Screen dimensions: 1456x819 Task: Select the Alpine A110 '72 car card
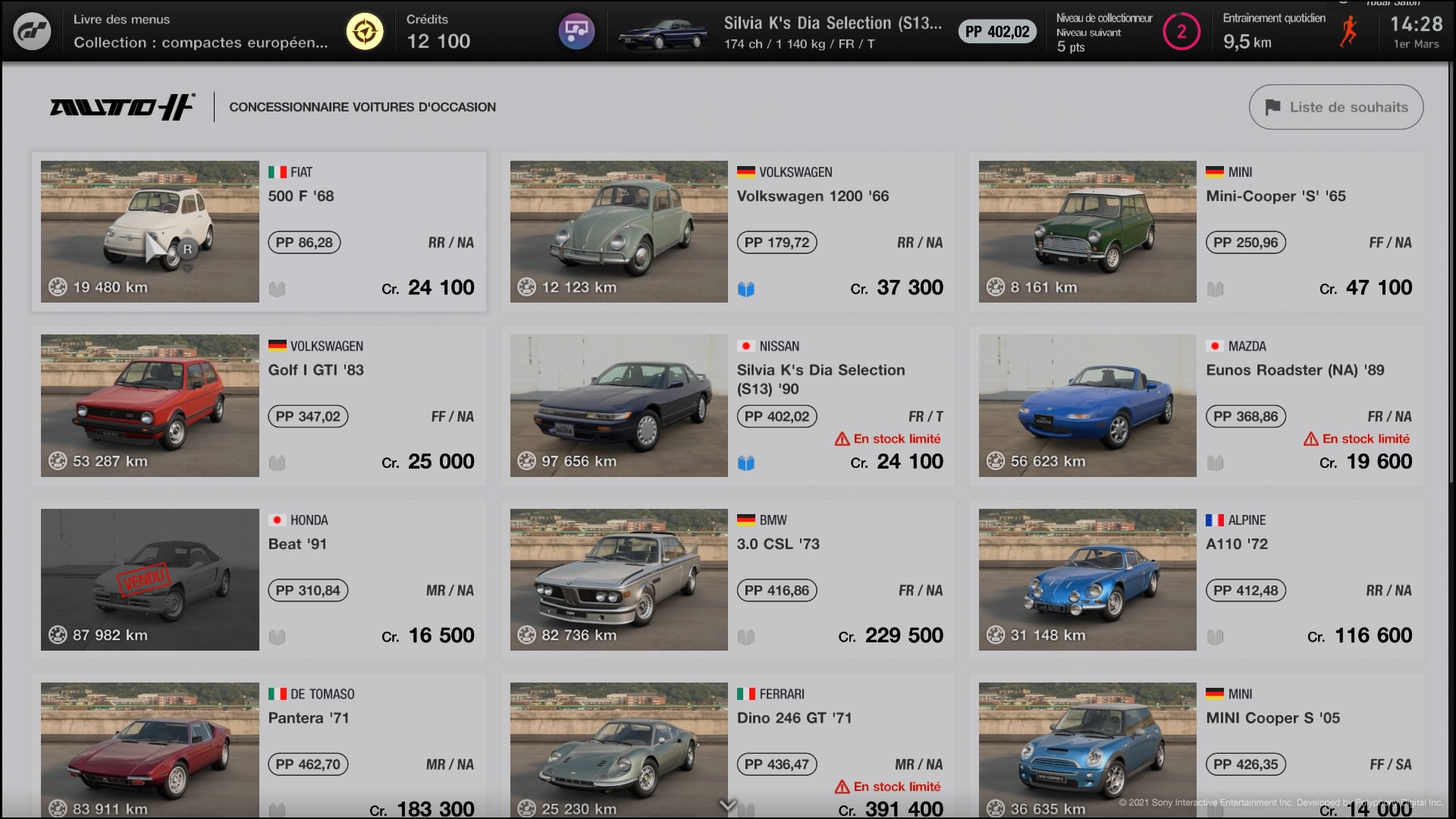(1196, 579)
